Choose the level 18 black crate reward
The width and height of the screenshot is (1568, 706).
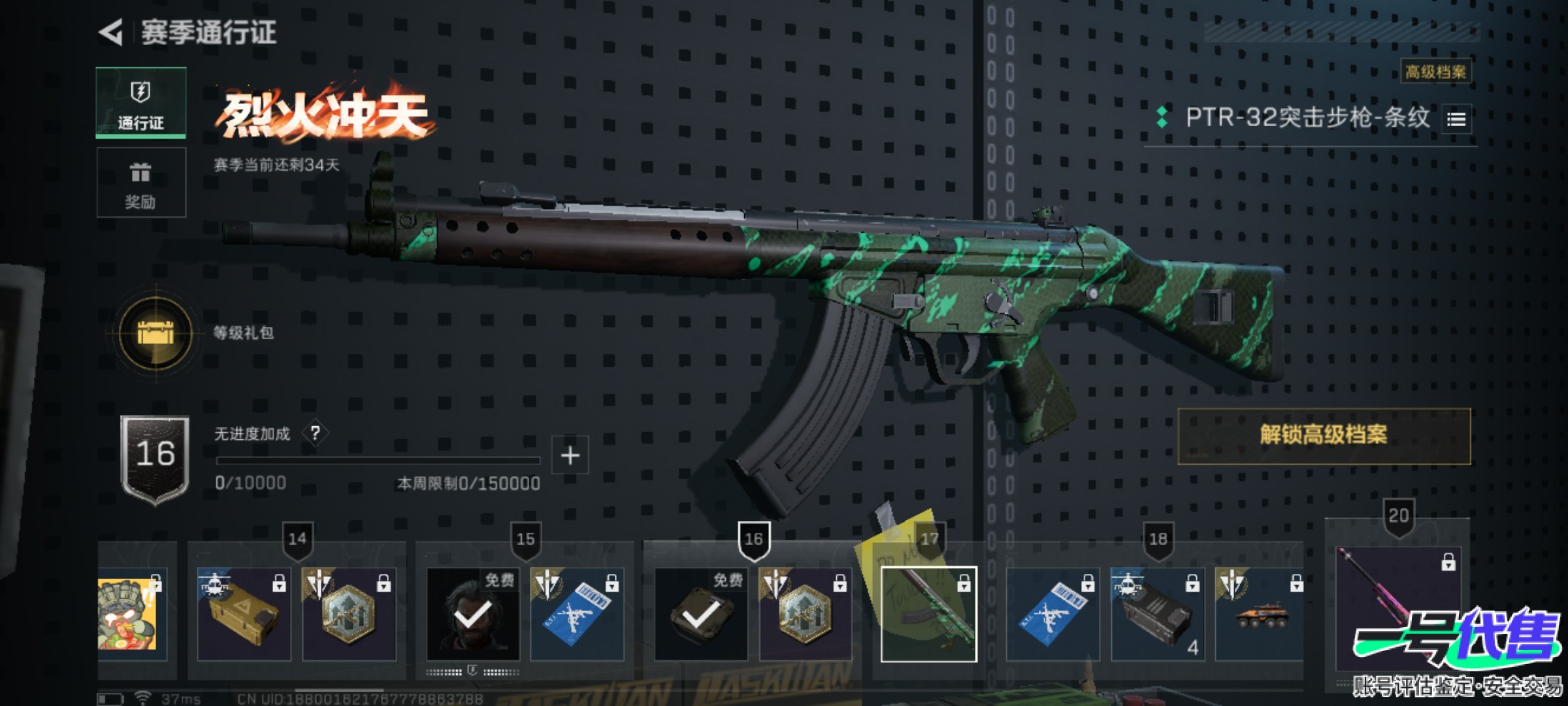click(x=1157, y=614)
